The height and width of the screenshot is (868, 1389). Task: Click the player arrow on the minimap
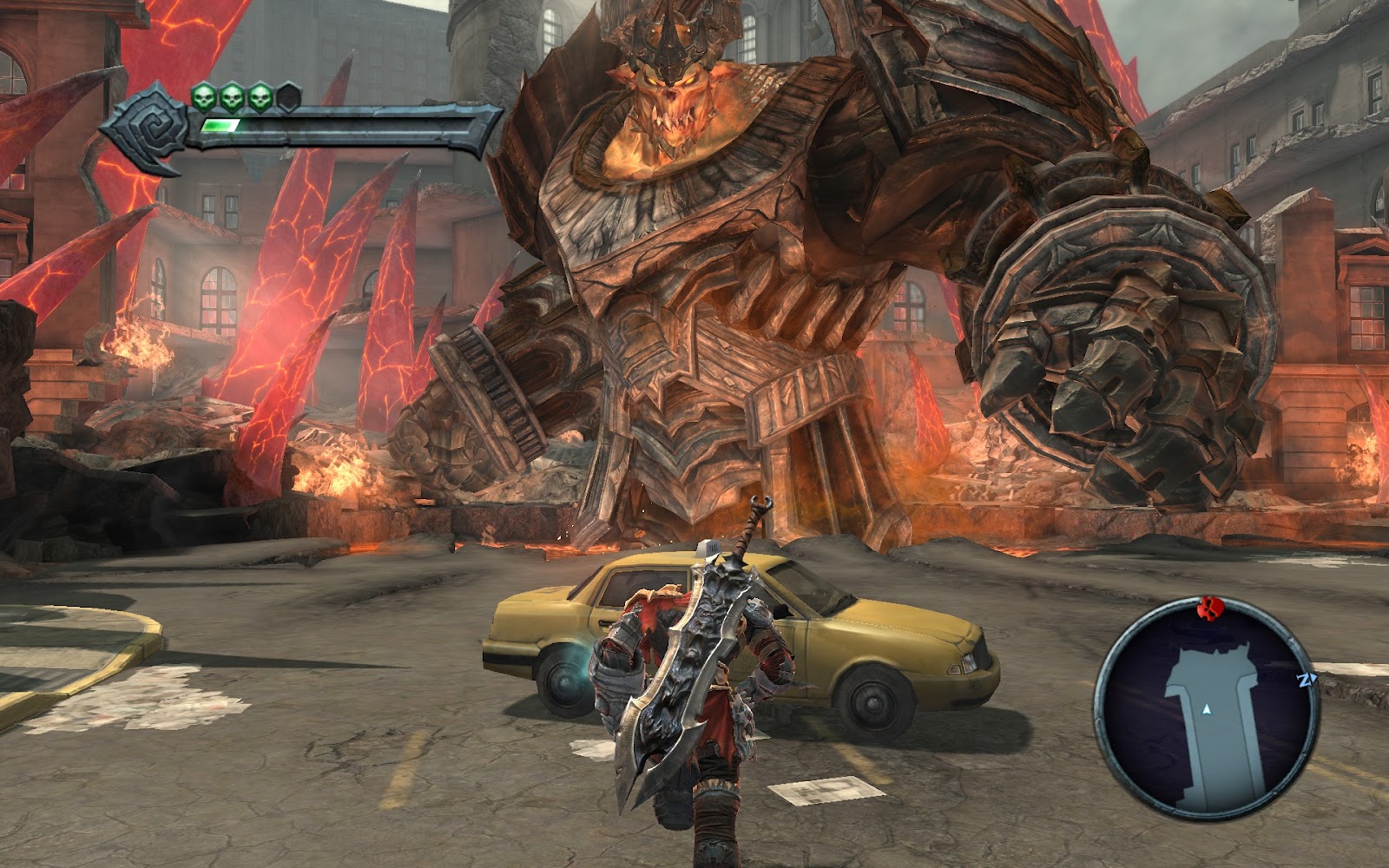[1206, 709]
